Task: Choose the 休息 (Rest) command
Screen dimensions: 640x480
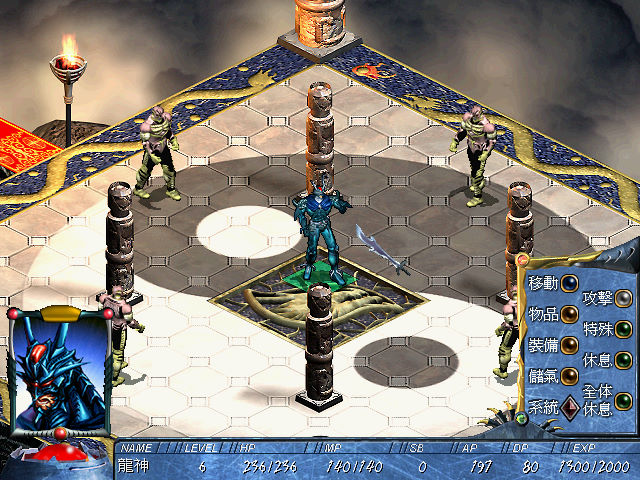Action: tap(624, 359)
